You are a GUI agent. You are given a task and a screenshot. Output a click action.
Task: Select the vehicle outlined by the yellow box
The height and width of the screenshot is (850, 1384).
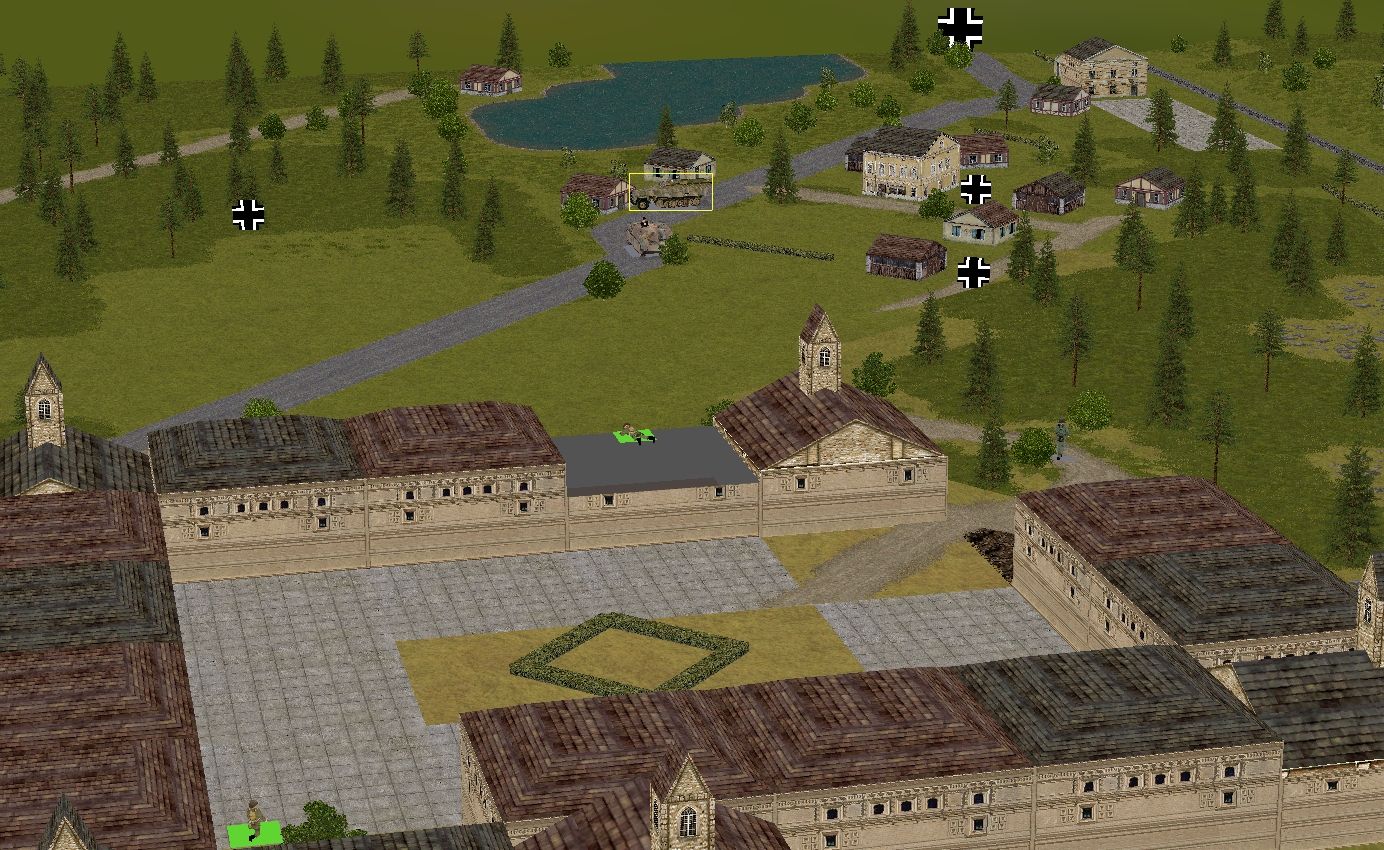pos(670,193)
